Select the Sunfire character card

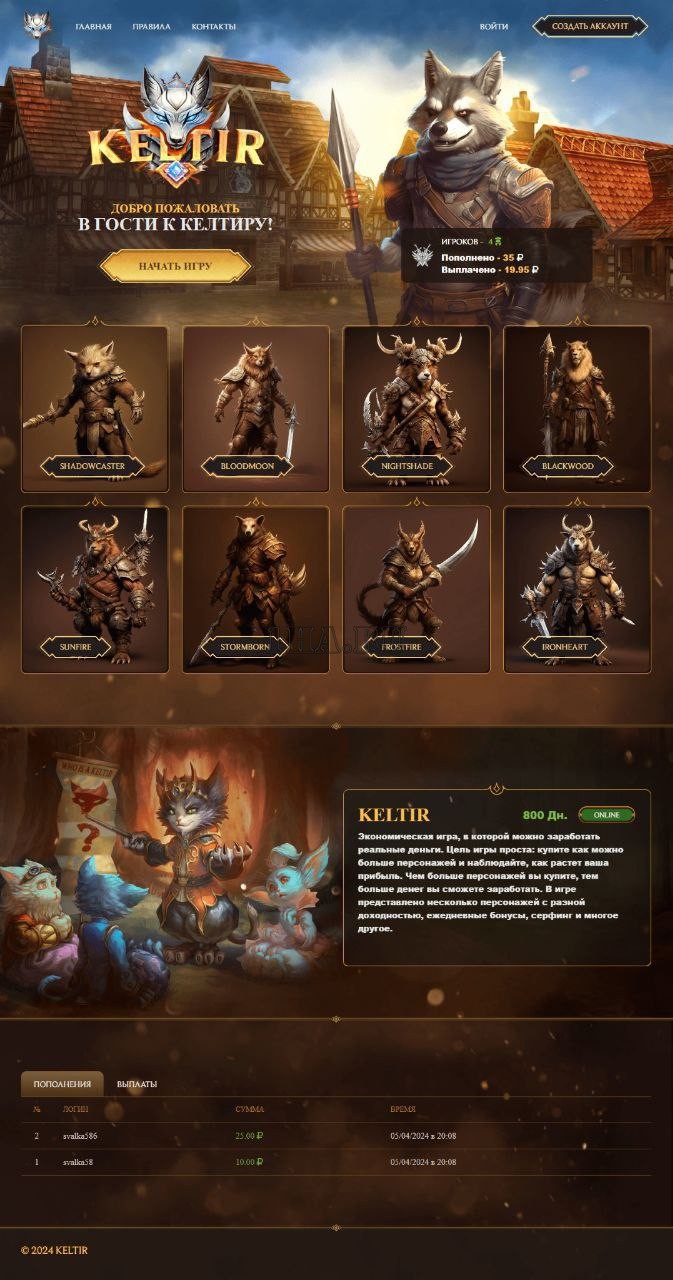pos(95,589)
